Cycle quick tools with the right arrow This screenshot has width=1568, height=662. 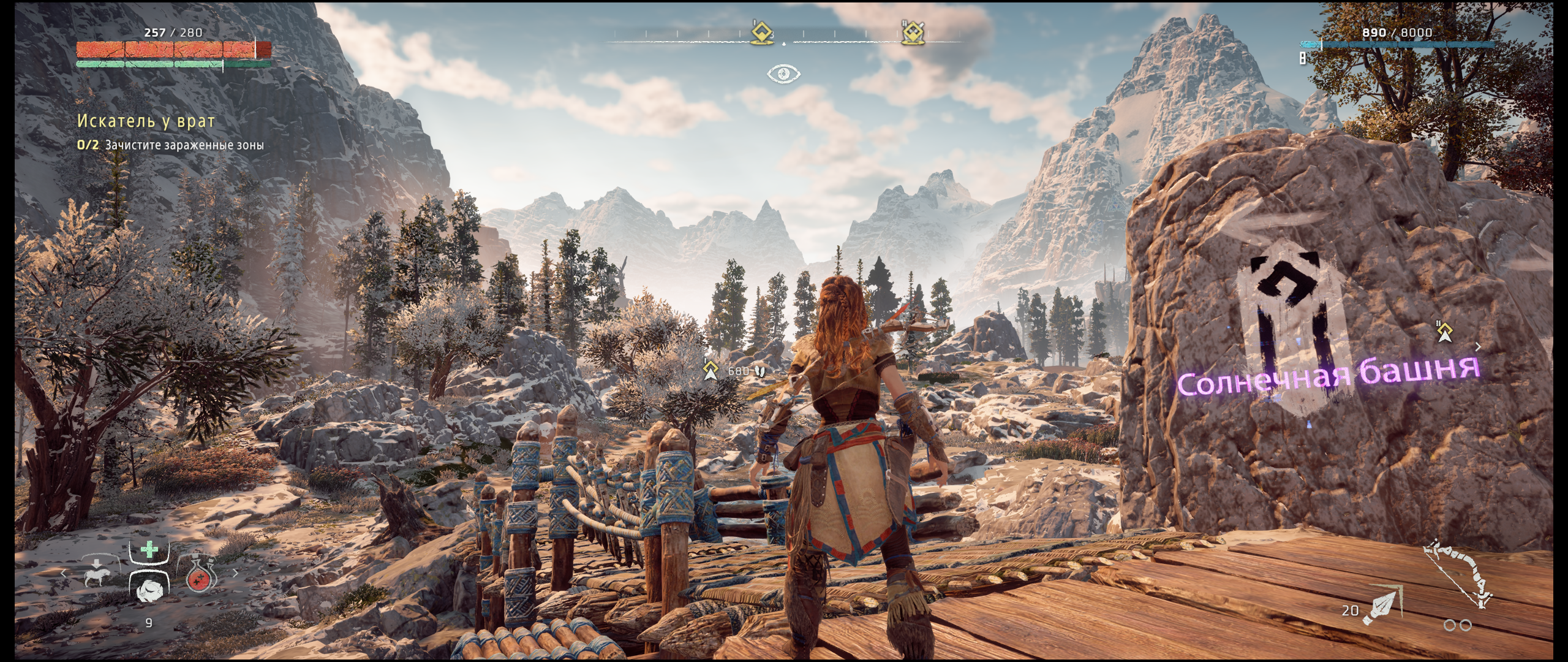236,574
